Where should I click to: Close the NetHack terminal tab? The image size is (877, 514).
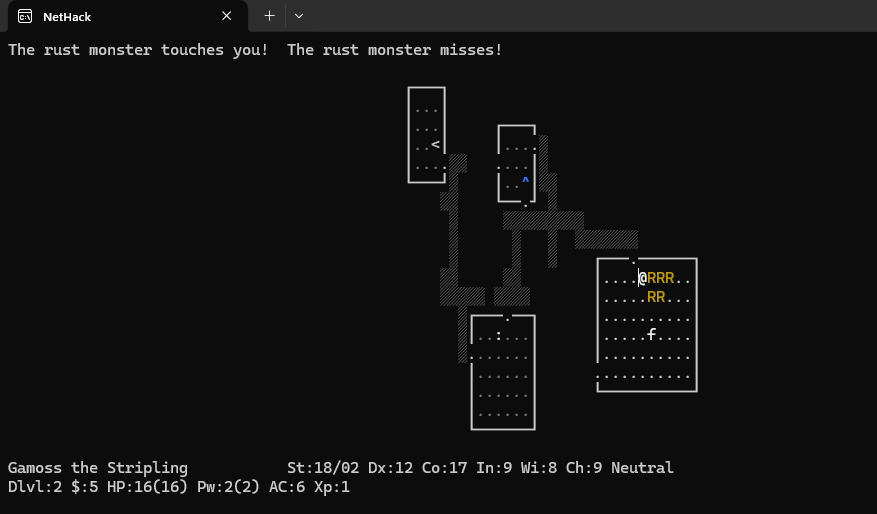coord(227,16)
